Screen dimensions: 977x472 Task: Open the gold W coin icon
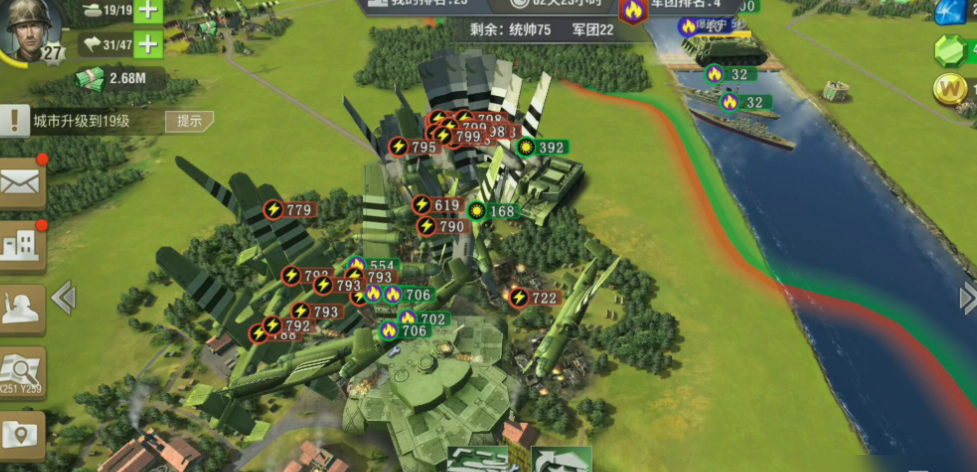coord(948,90)
